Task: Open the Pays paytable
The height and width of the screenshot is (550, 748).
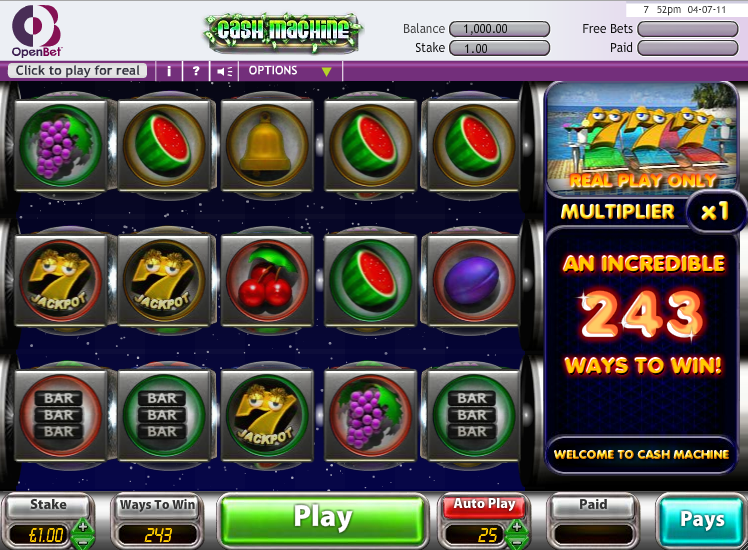Action: (701, 519)
